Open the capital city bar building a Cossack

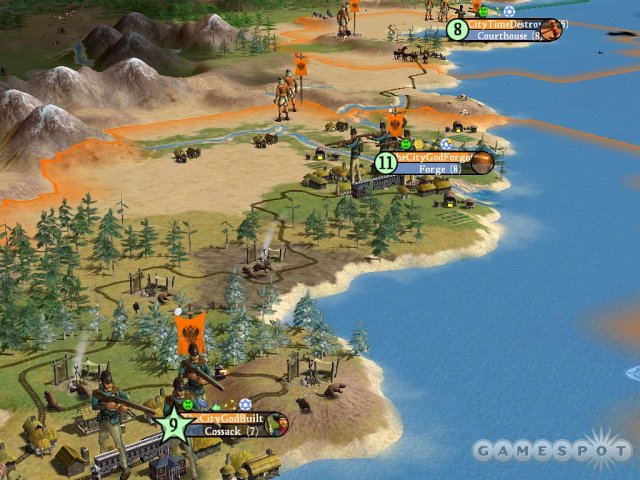point(230,424)
